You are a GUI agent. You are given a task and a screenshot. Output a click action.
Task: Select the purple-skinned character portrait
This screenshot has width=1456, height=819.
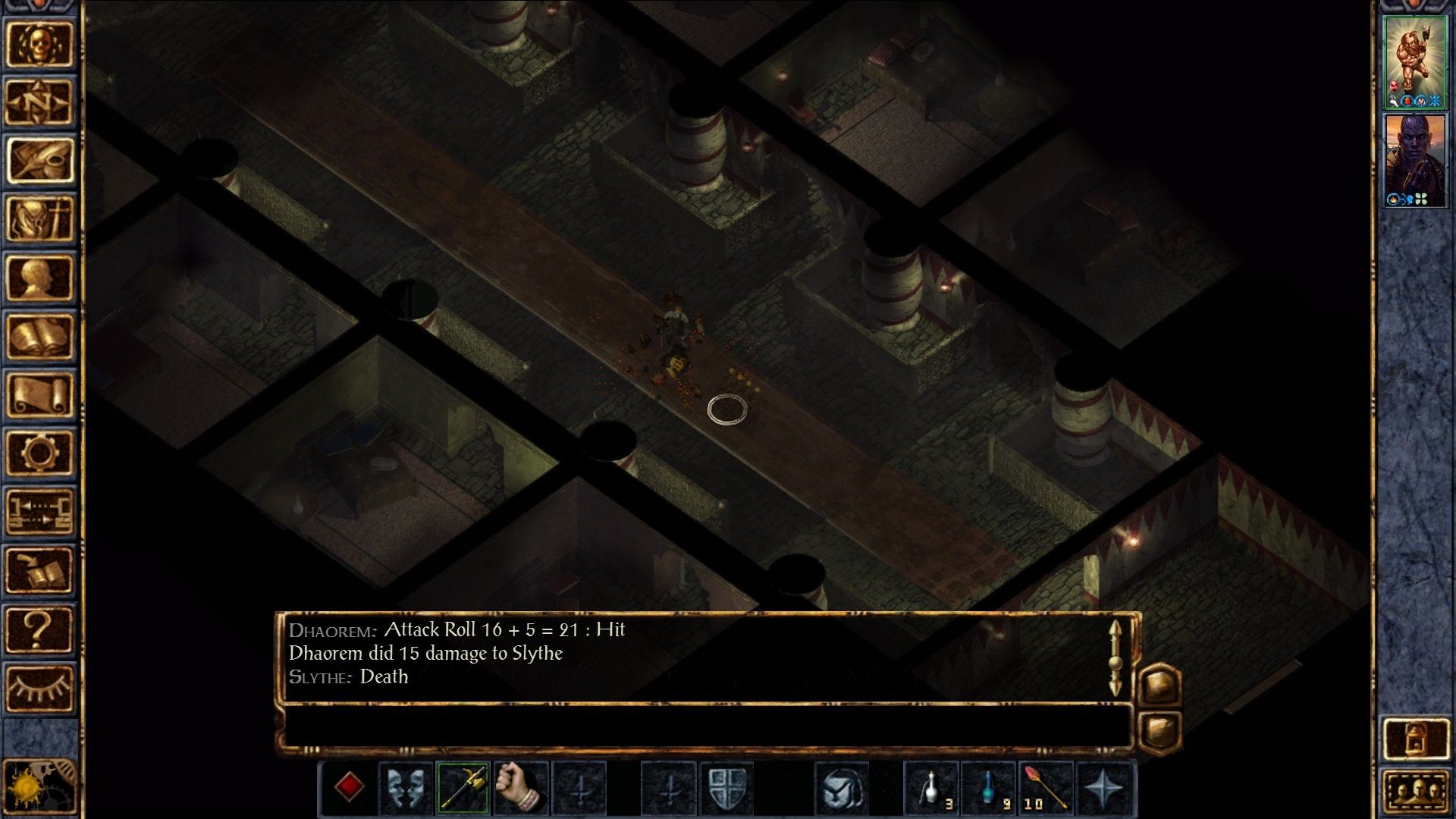coord(1414,161)
